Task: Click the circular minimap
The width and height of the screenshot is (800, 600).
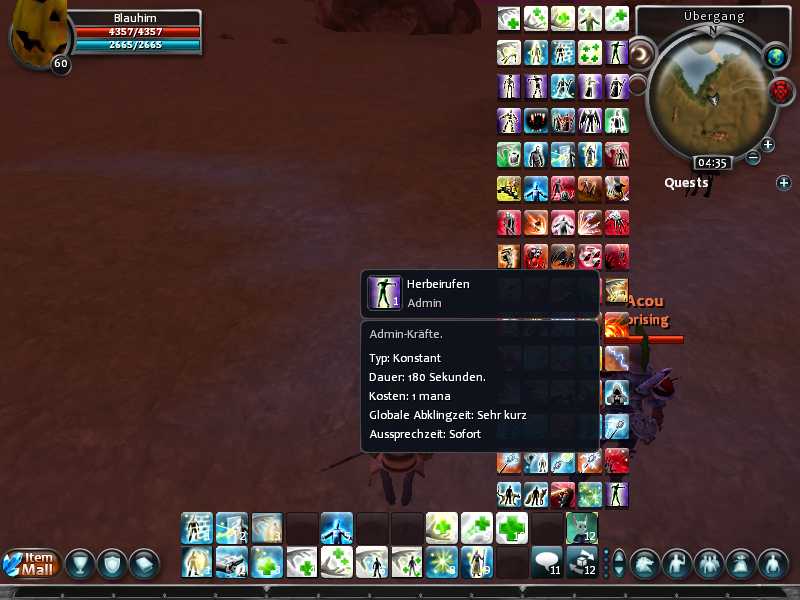Action: tap(712, 92)
